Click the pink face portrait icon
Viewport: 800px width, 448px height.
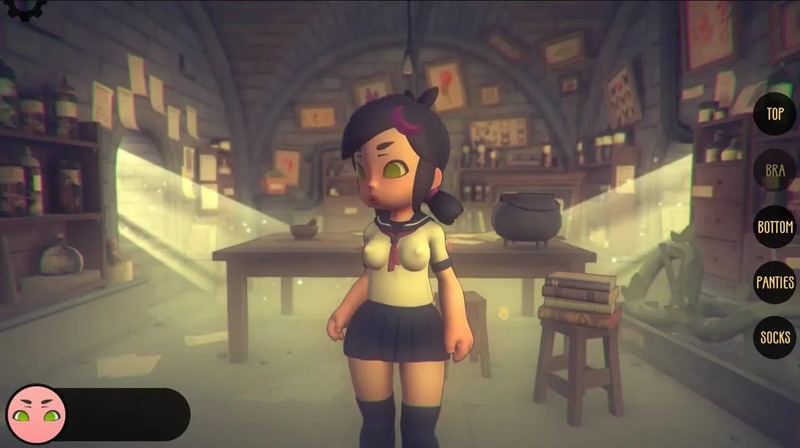[36, 413]
